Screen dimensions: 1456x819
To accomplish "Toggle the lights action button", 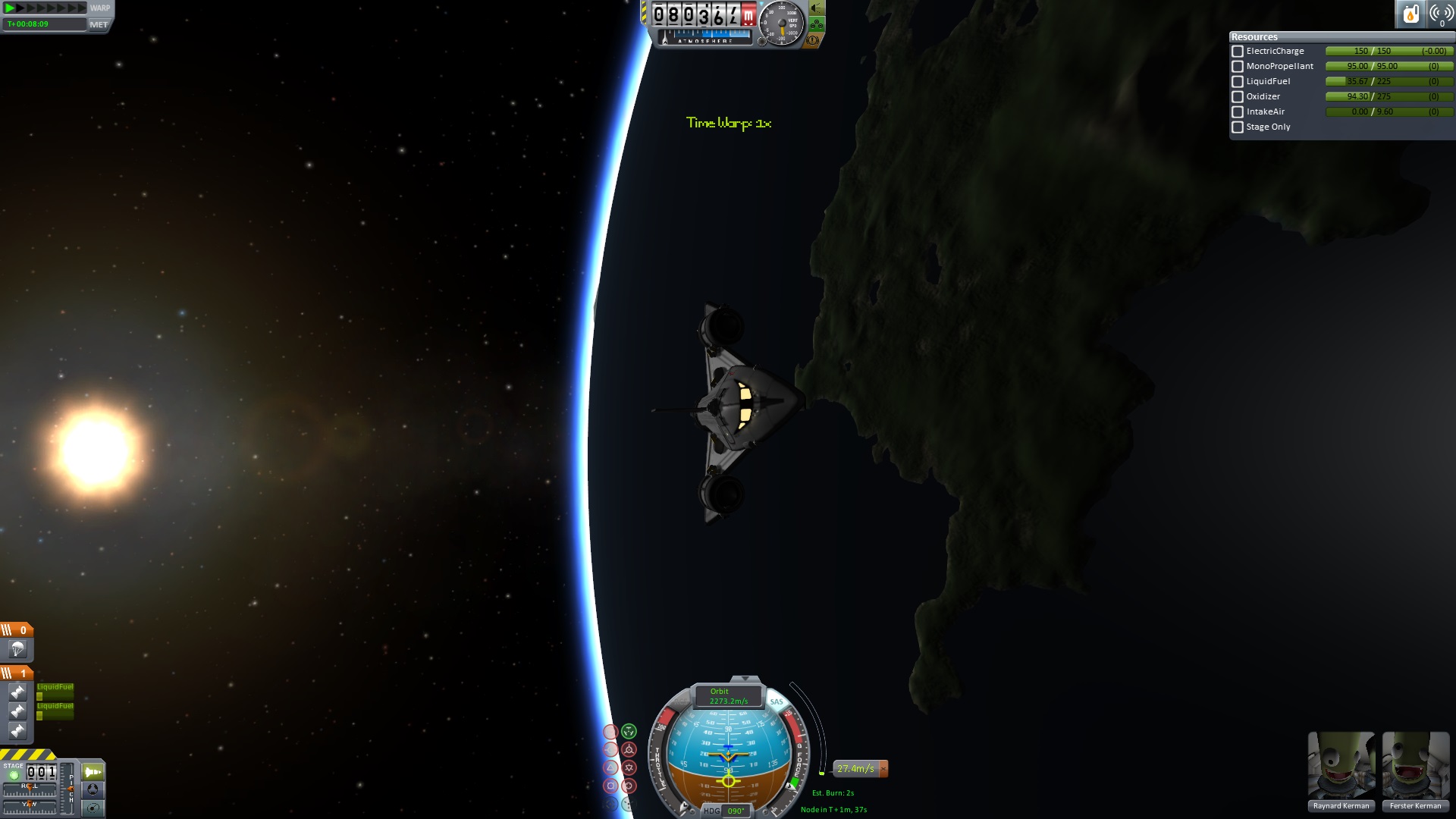I will pos(816,8).
